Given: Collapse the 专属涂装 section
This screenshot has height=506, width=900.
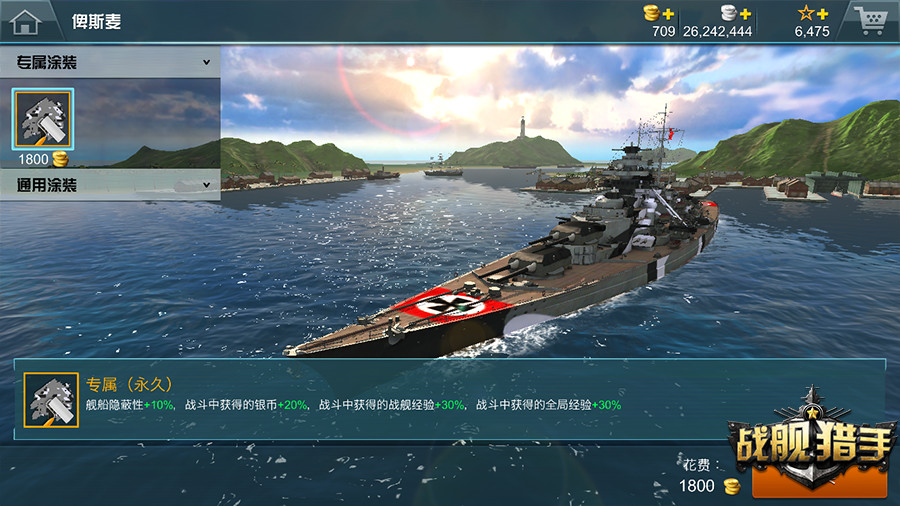Looking at the screenshot, I should pyautogui.click(x=207, y=62).
